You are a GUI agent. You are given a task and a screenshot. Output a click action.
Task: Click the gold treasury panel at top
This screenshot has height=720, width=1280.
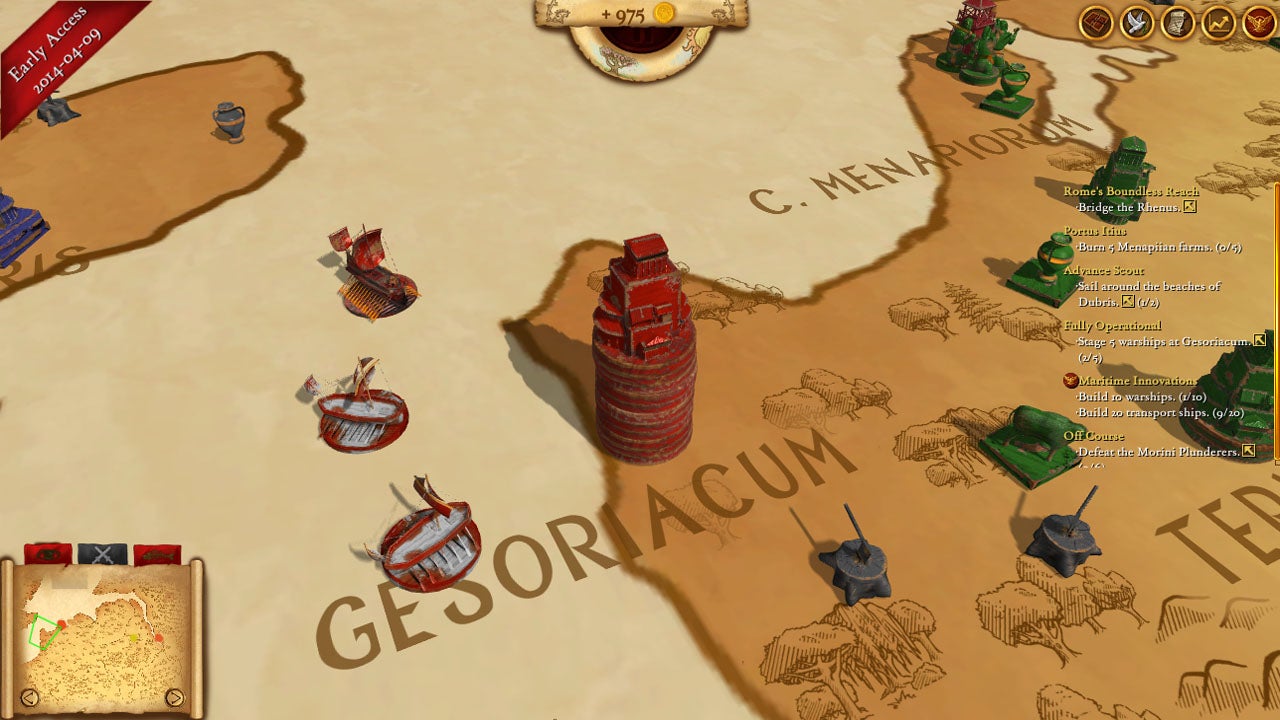[x=640, y=15]
